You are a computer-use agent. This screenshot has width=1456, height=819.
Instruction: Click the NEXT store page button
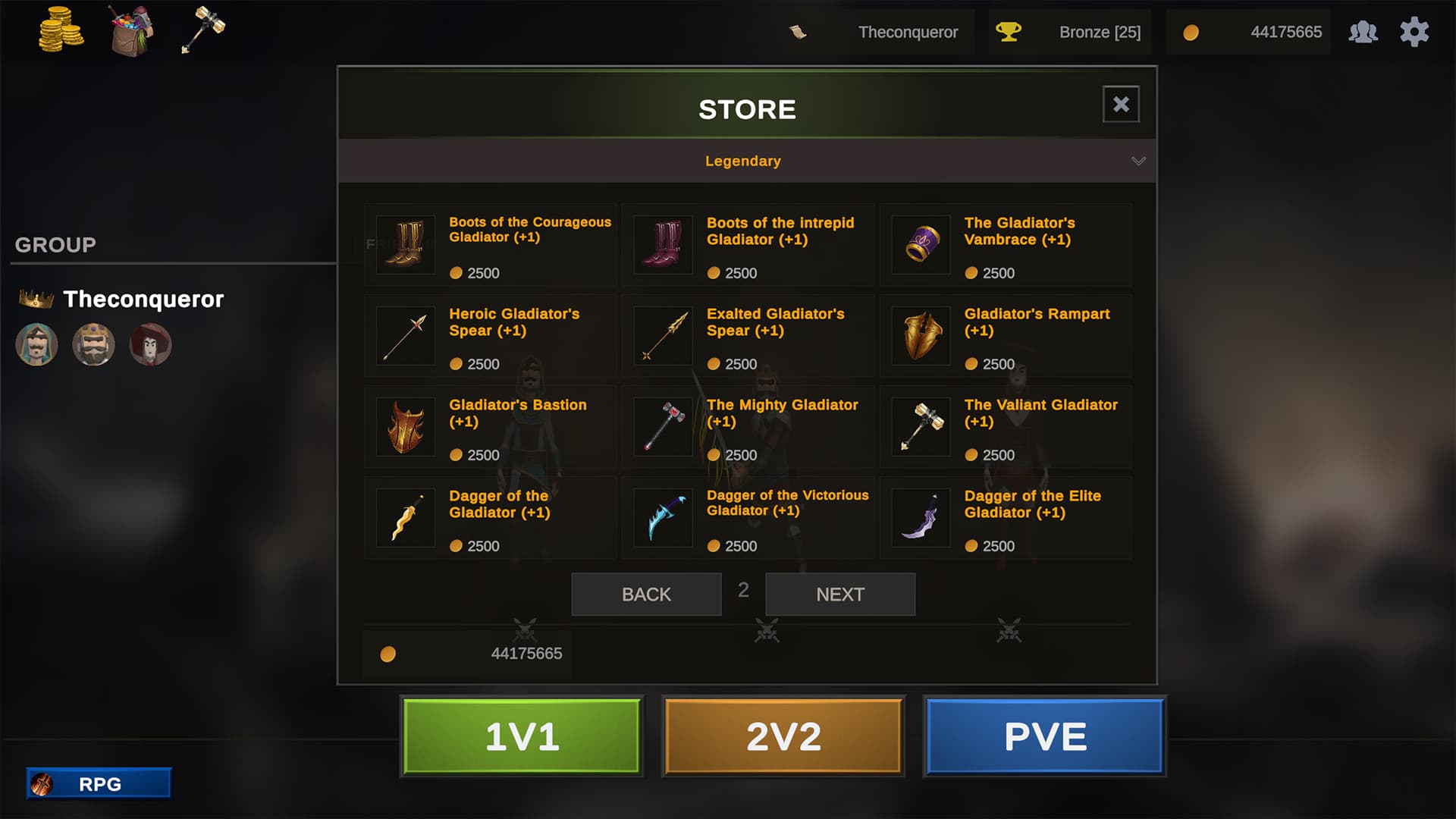(x=839, y=594)
